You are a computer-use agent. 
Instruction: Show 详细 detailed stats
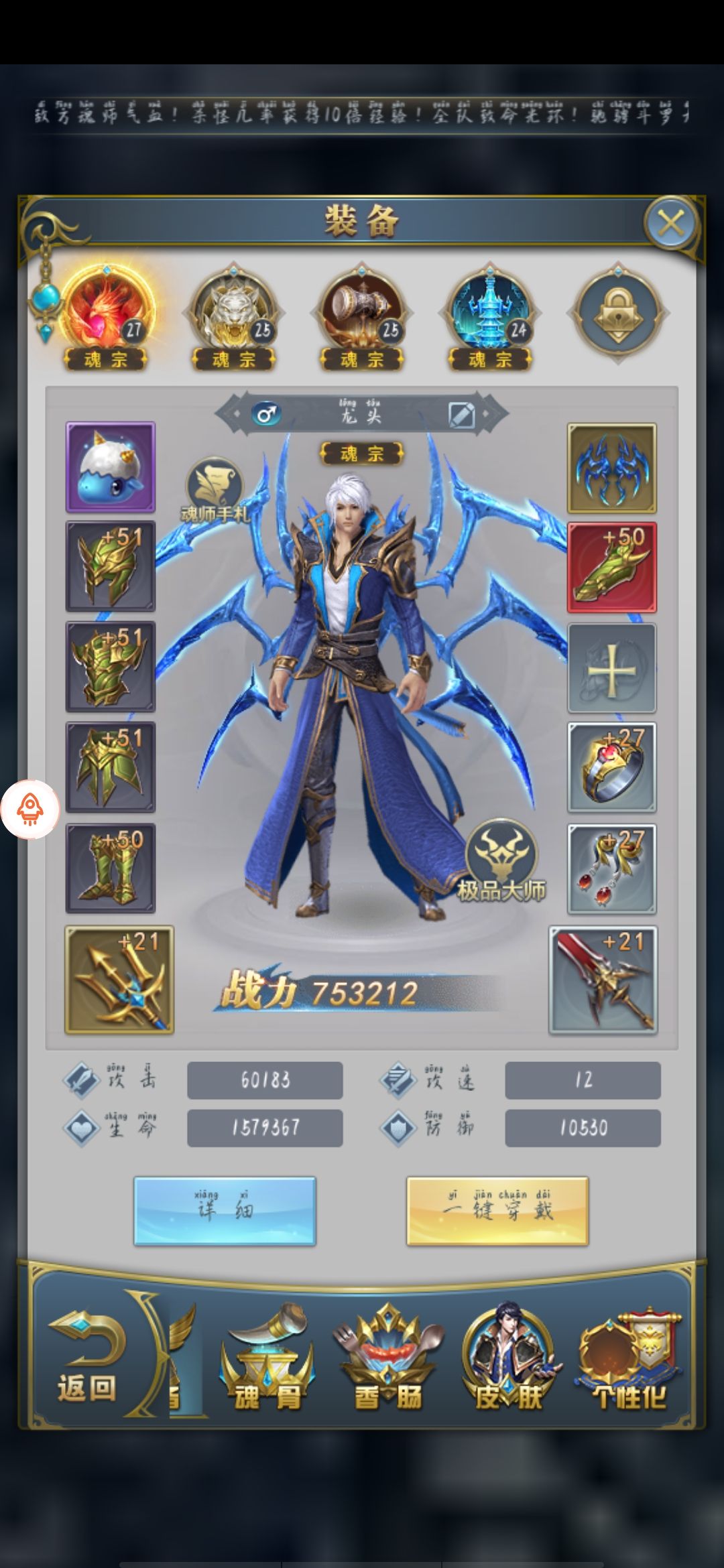[225, 1211]
